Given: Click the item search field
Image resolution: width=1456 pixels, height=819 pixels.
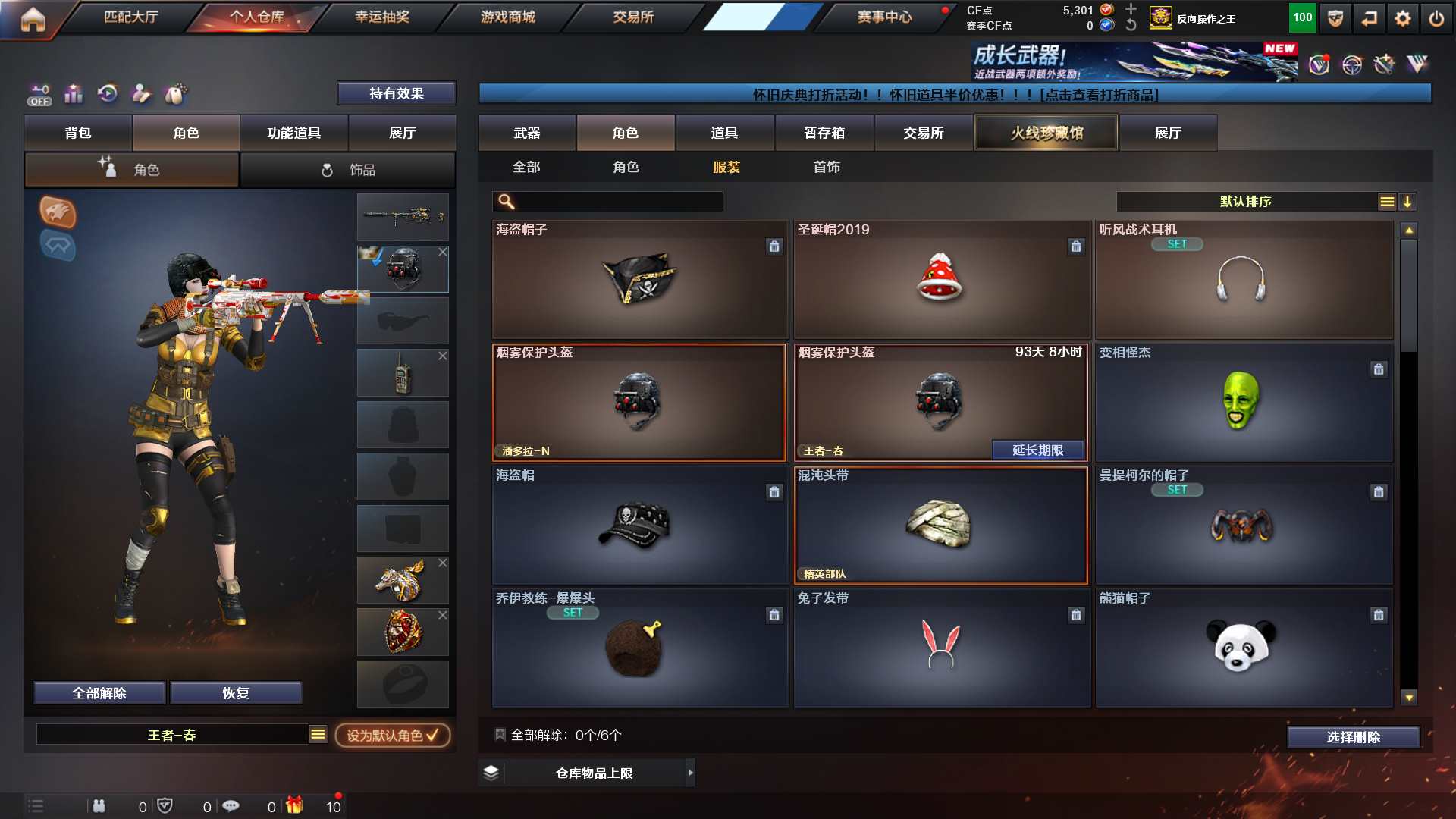Looking at the screenshot, I should coord(618,202).
